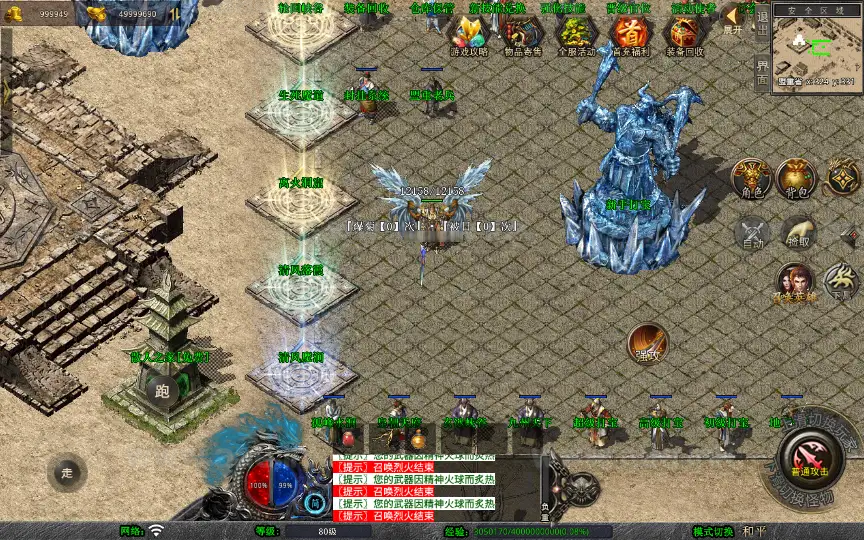
Task: Click the 展开 expand arrow button
Action: pyautogui.click(x=733, y=18)
